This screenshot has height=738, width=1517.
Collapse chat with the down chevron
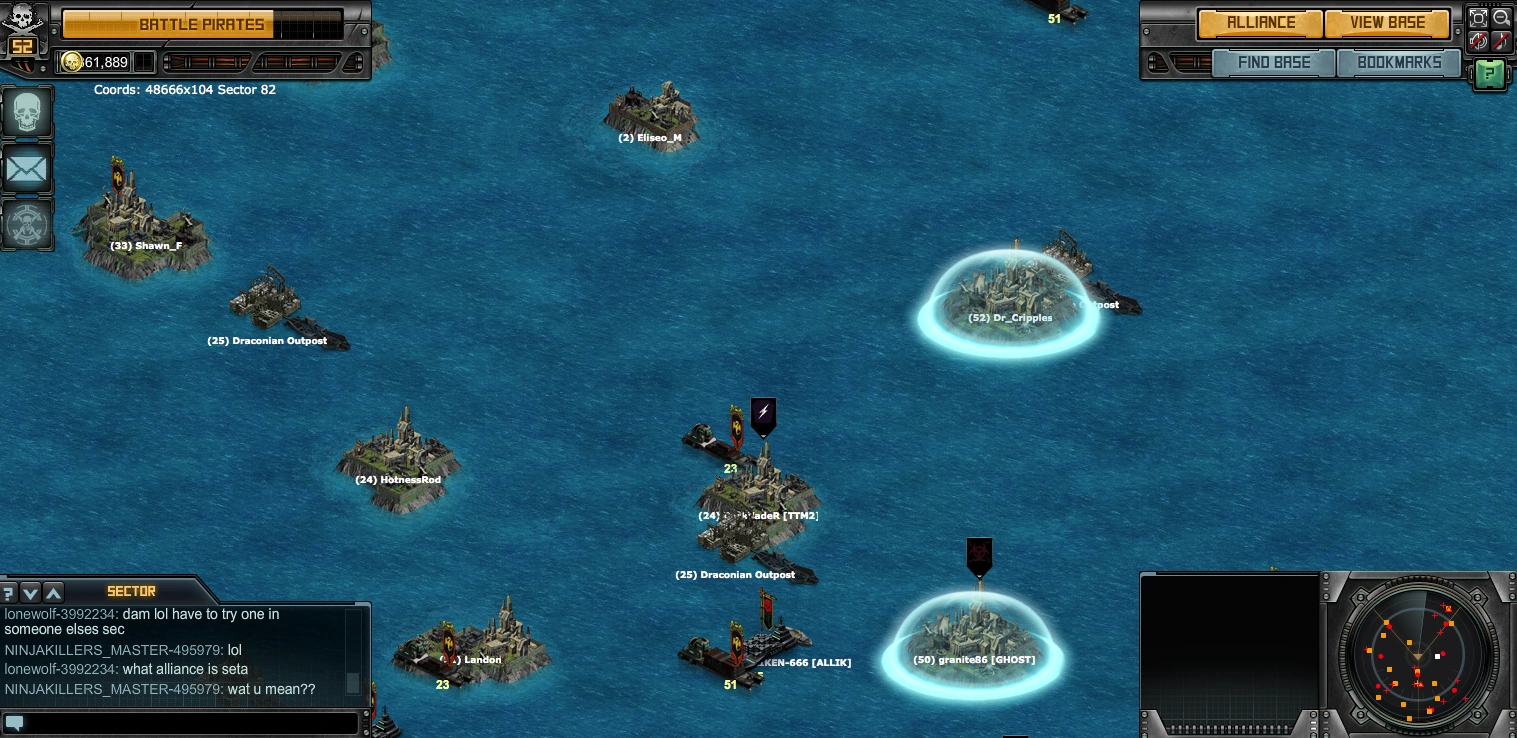click(30, 592)
